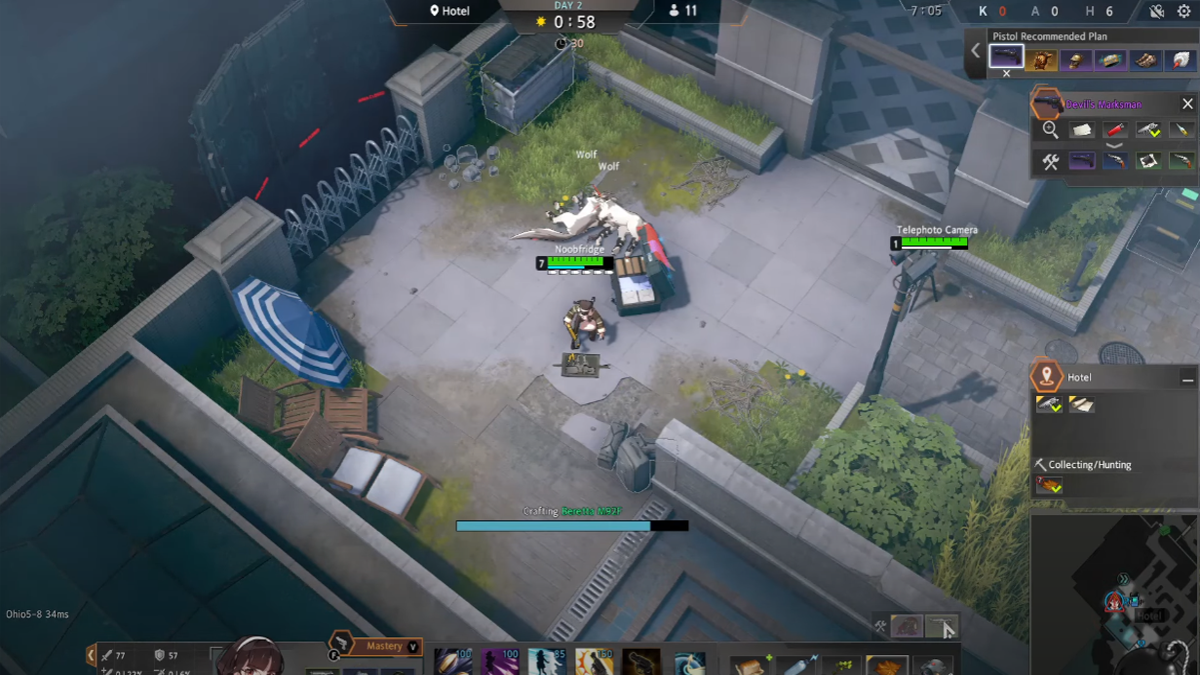The width and height of the screenshot is (1200, 675).
Task: Collapse the Pistol Recommended Plan panel arrow
Action: click(x=976, y=51)
